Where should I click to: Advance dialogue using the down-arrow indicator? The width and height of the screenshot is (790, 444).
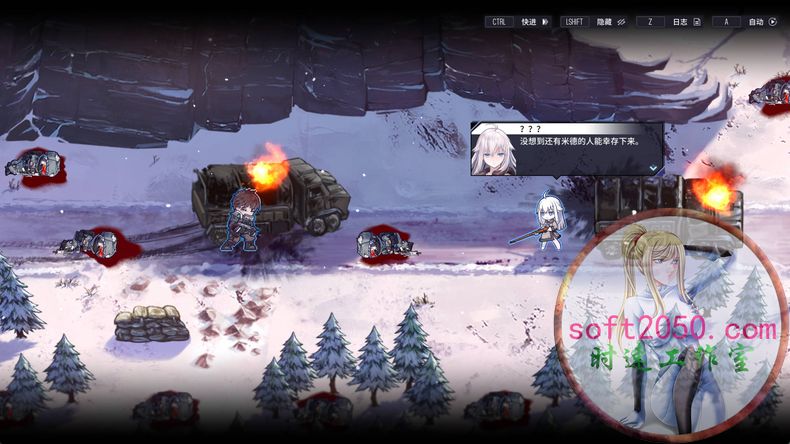653,168
